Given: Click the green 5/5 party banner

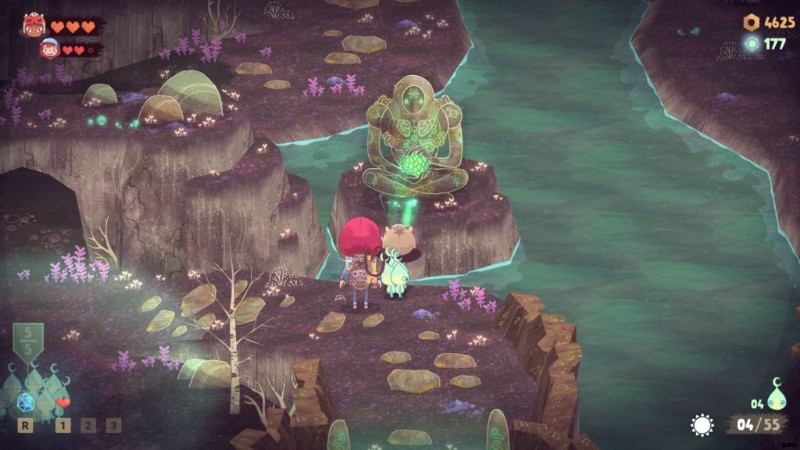Looking at the screenshot, I should [27, 341].
